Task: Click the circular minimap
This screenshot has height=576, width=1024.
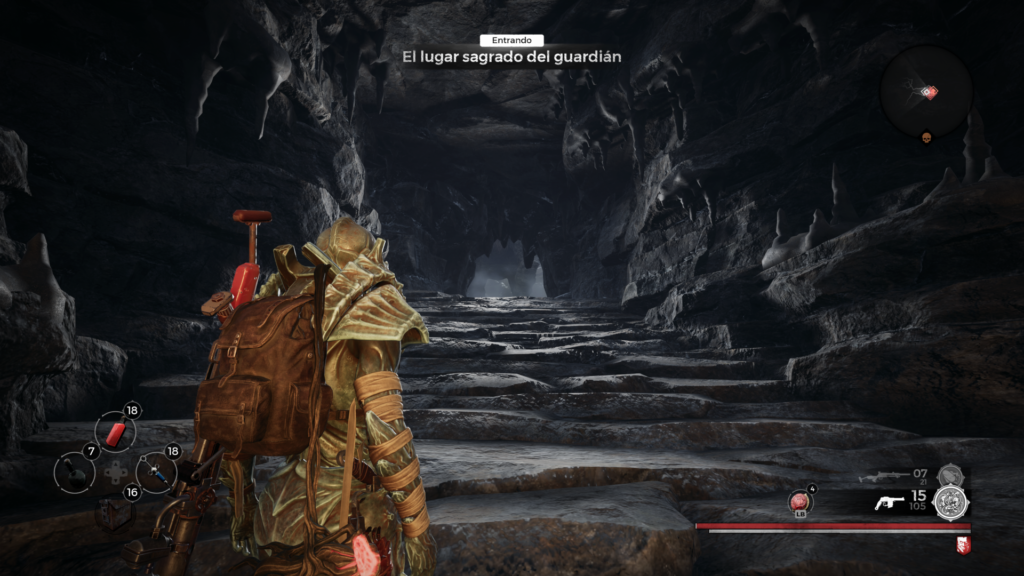Action: pos(926,92)
